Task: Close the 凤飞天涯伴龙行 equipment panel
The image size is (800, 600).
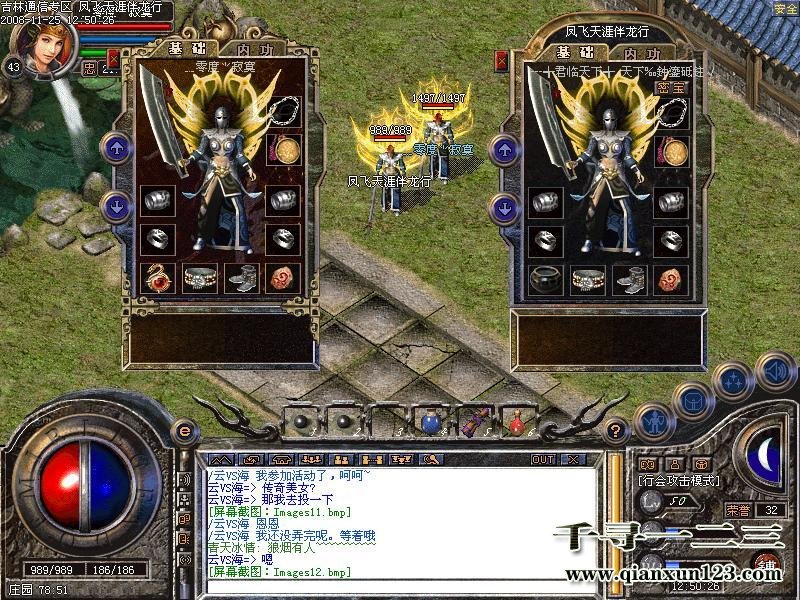Action: coord(501,60)
